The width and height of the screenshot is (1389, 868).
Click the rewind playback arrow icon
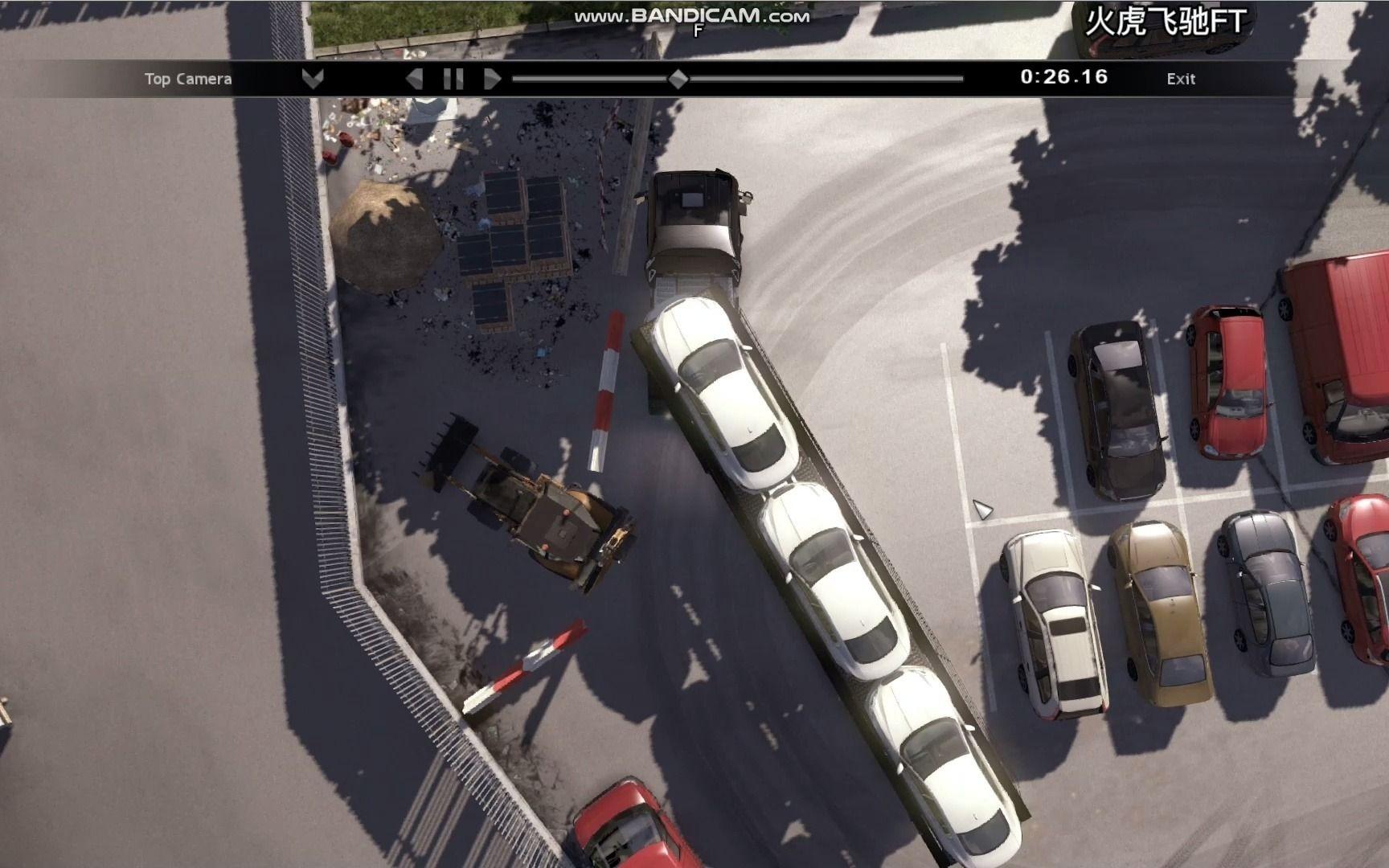[415, 79]
